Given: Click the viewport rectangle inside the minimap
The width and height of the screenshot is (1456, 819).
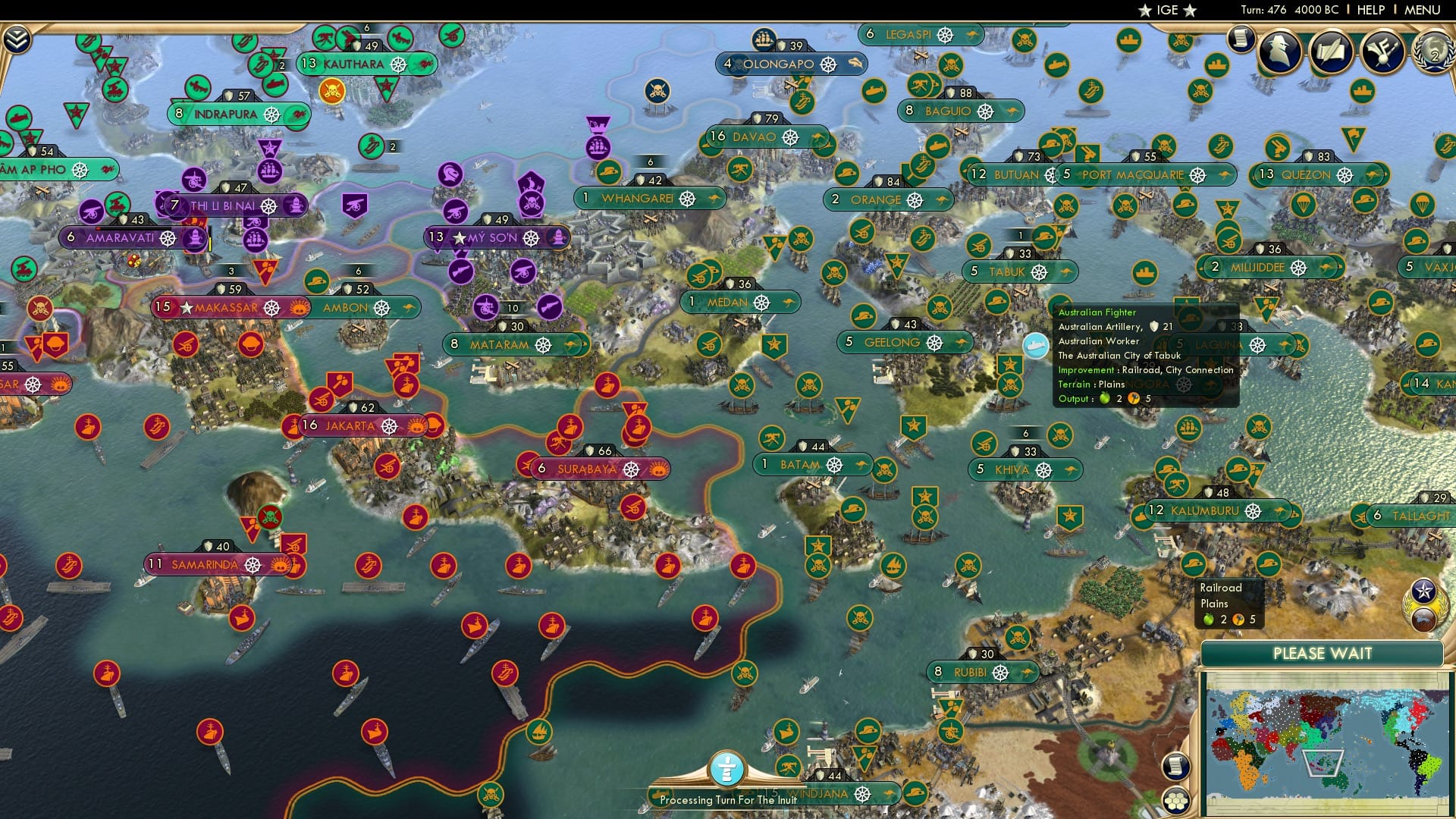Looking at the screenshot, I should point(1323,764).
